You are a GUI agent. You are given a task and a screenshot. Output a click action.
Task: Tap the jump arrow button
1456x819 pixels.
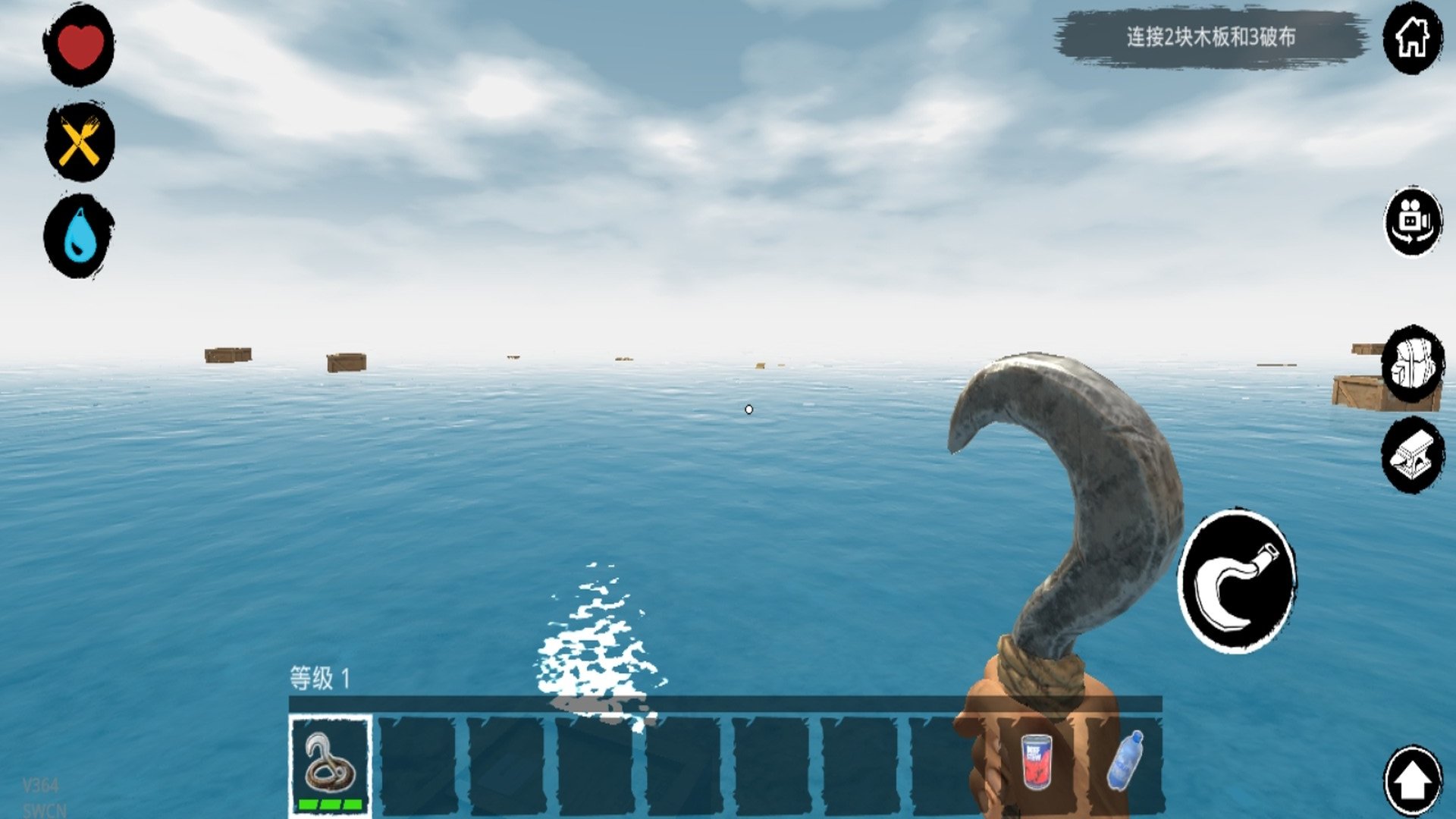click(1412, 781)
